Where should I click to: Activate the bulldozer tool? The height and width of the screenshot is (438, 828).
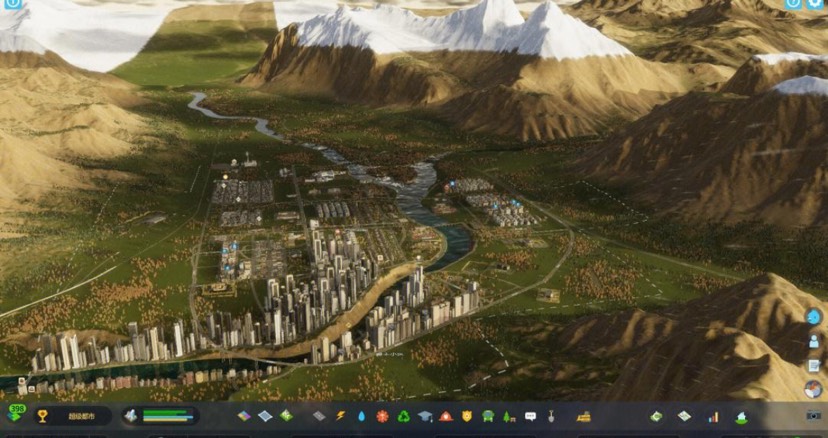584,416
